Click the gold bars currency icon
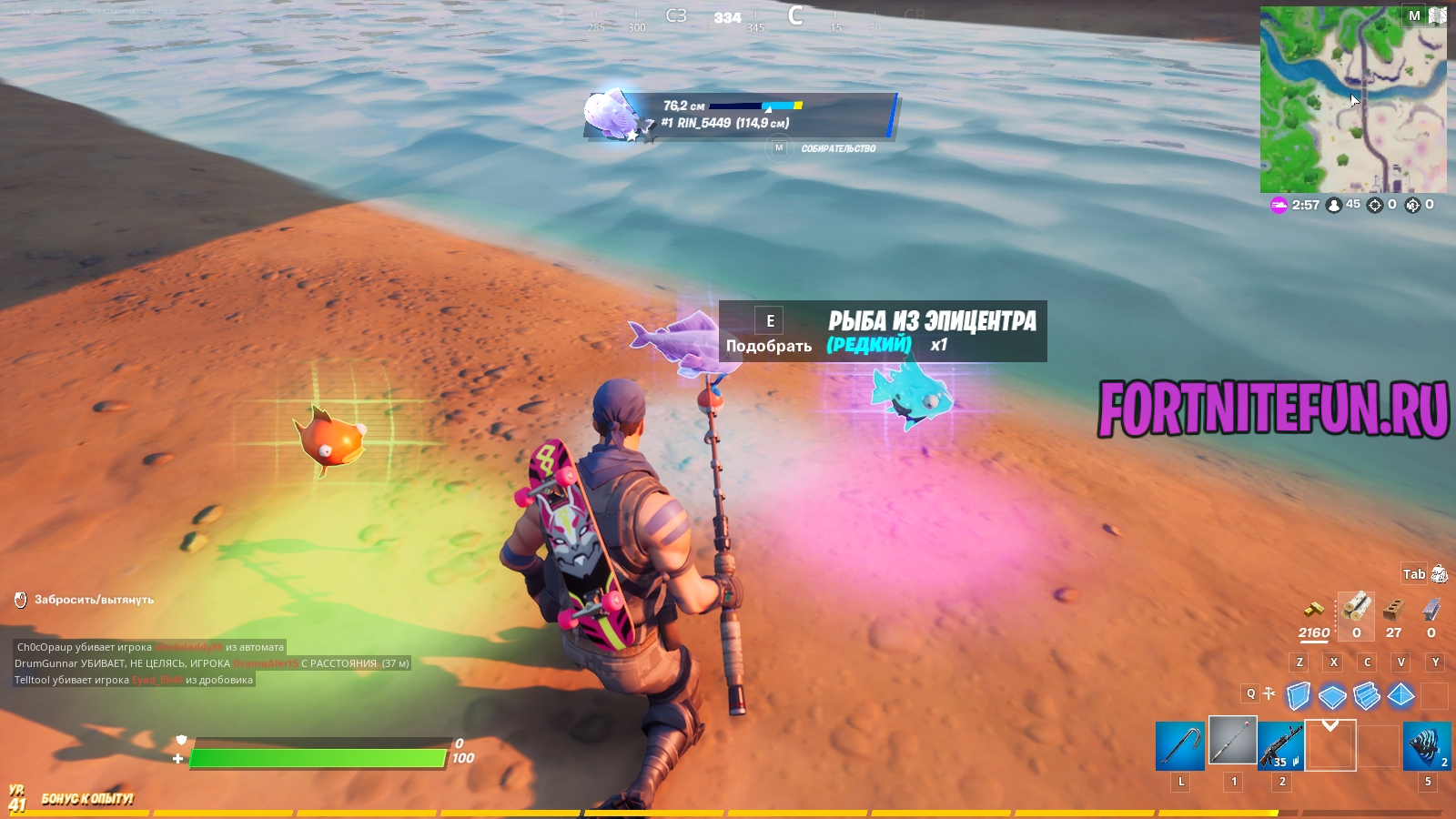This screenshot has height=819, width=1456. pos(1313,609)
